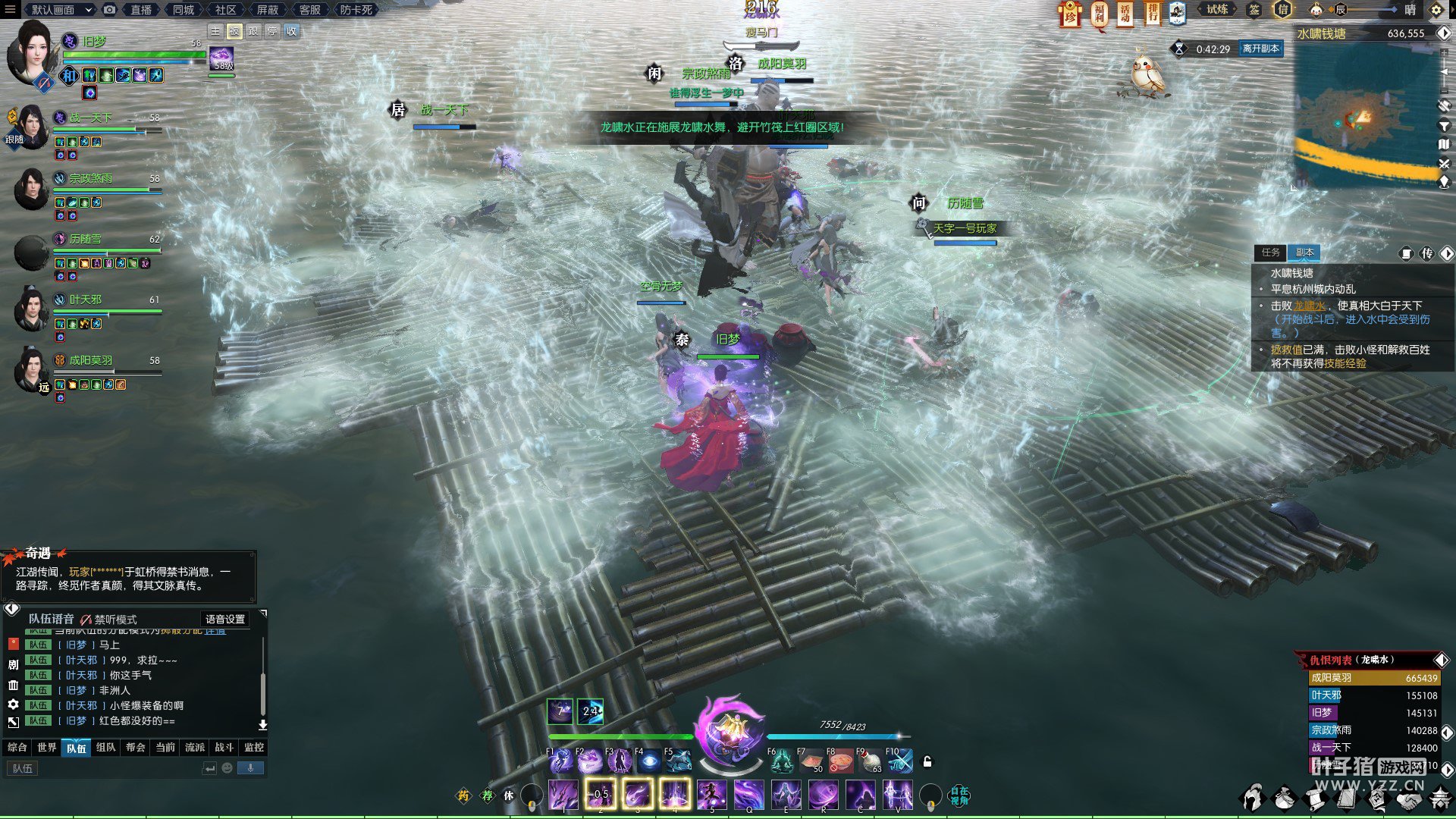Switch chat to the 帮会 guild tab
Image resolution: width=1456 pixels, height=819 pixels.
point(136,748)
